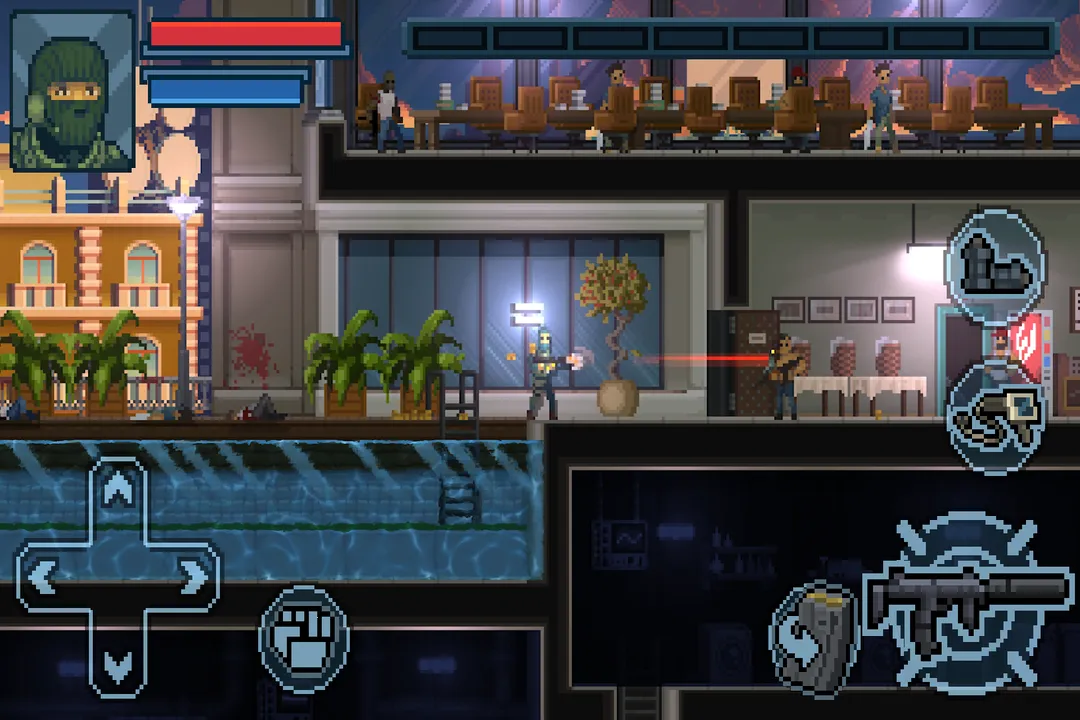
Task: Tap the right arrow on the D-pad
Action: coord(190,577)
